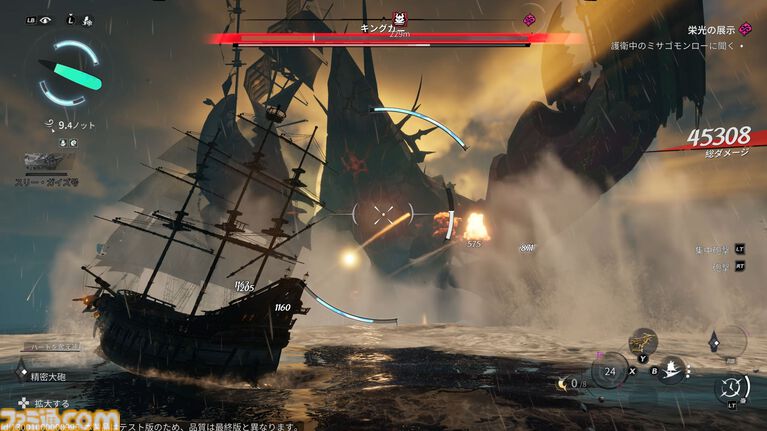
Task: Click the golden bird ability icon
Action: click(641, 342)
